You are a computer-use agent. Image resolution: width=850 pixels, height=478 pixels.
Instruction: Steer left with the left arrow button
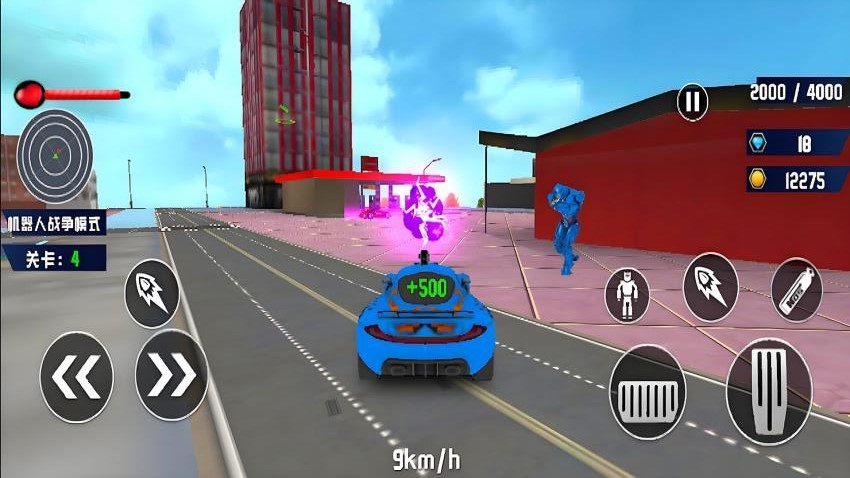pos(77,377)
